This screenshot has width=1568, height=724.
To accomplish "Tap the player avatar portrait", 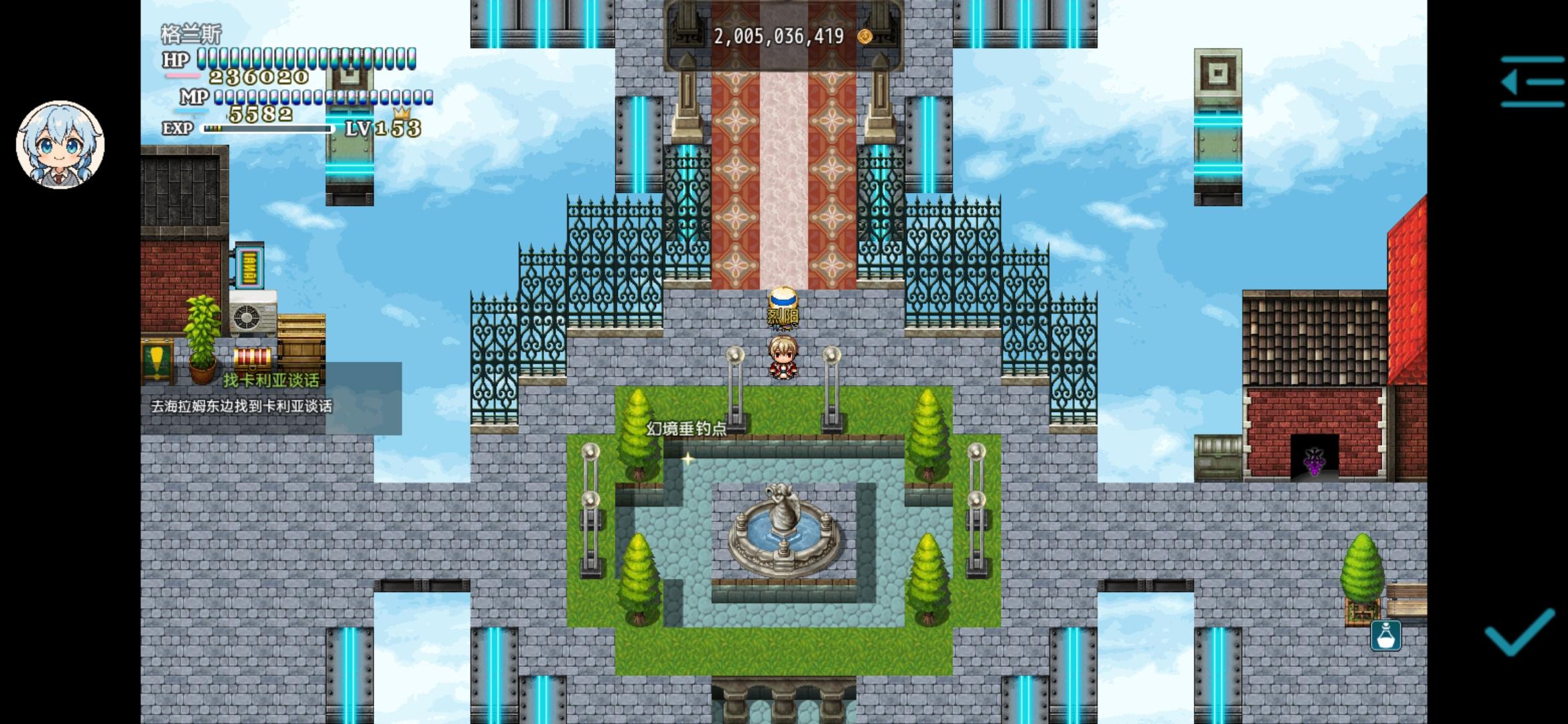I will (60, 144).
